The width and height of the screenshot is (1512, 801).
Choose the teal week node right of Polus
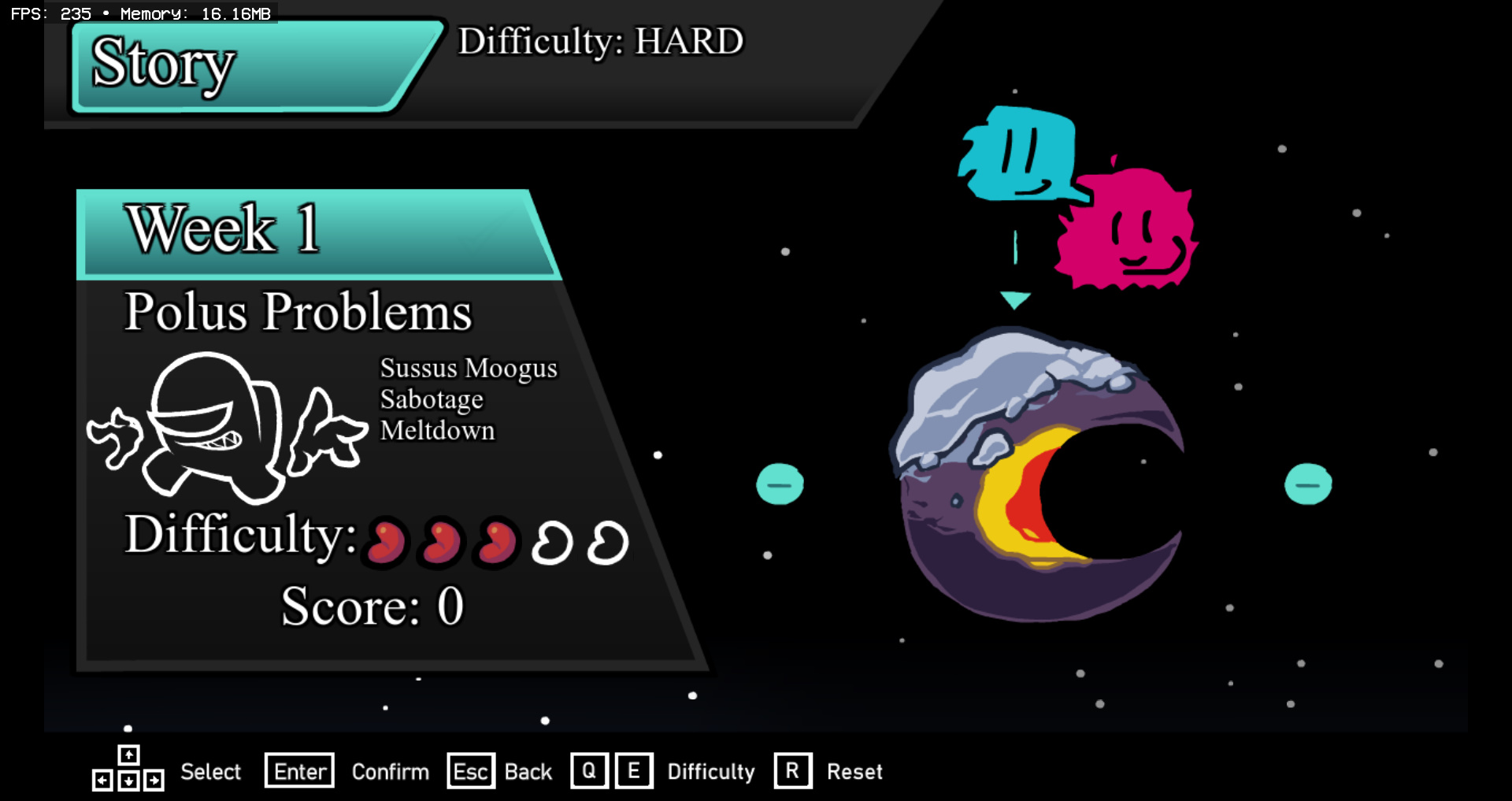pos(1308,484)
